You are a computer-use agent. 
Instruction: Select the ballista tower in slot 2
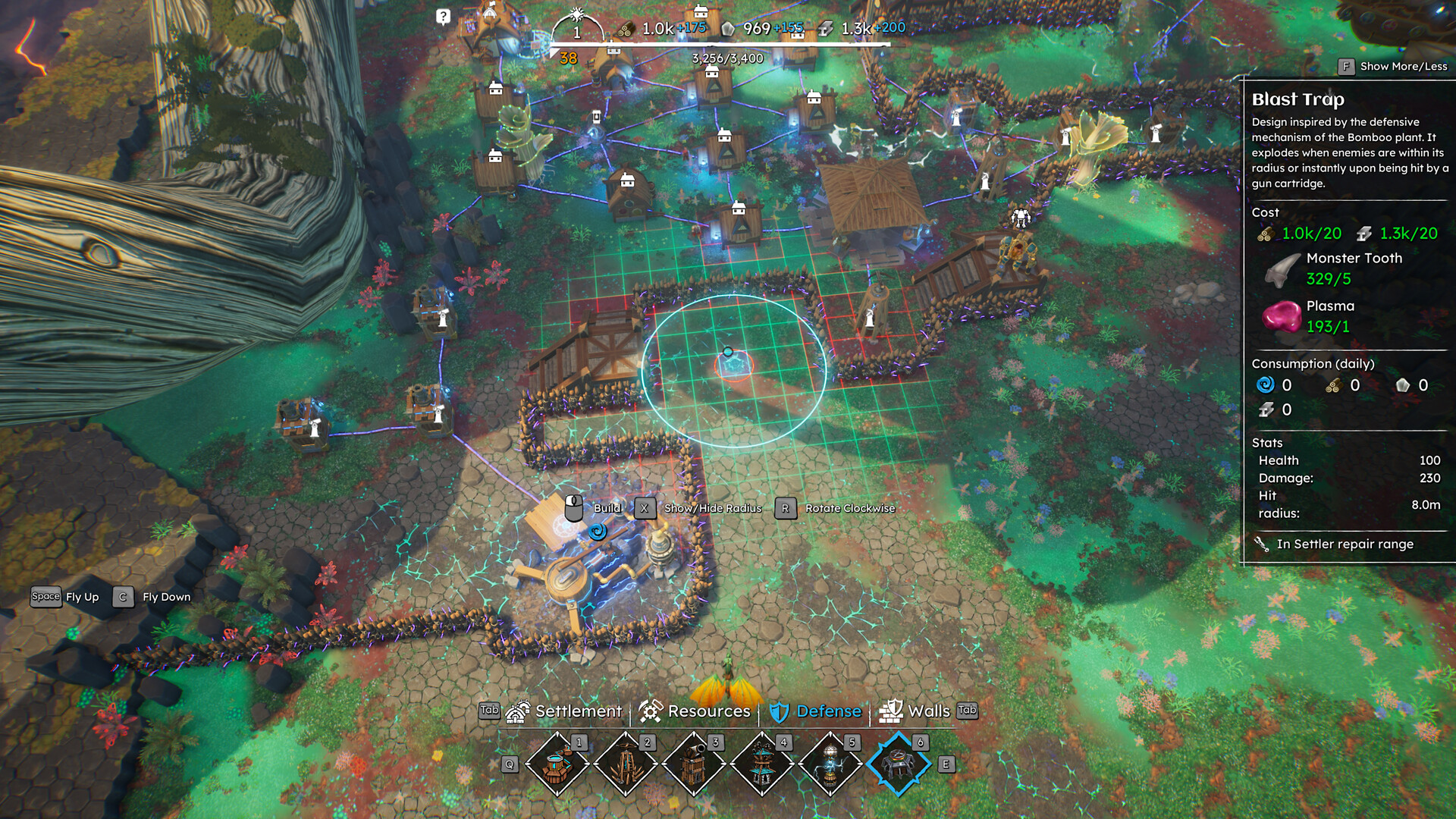pos(626,764)
